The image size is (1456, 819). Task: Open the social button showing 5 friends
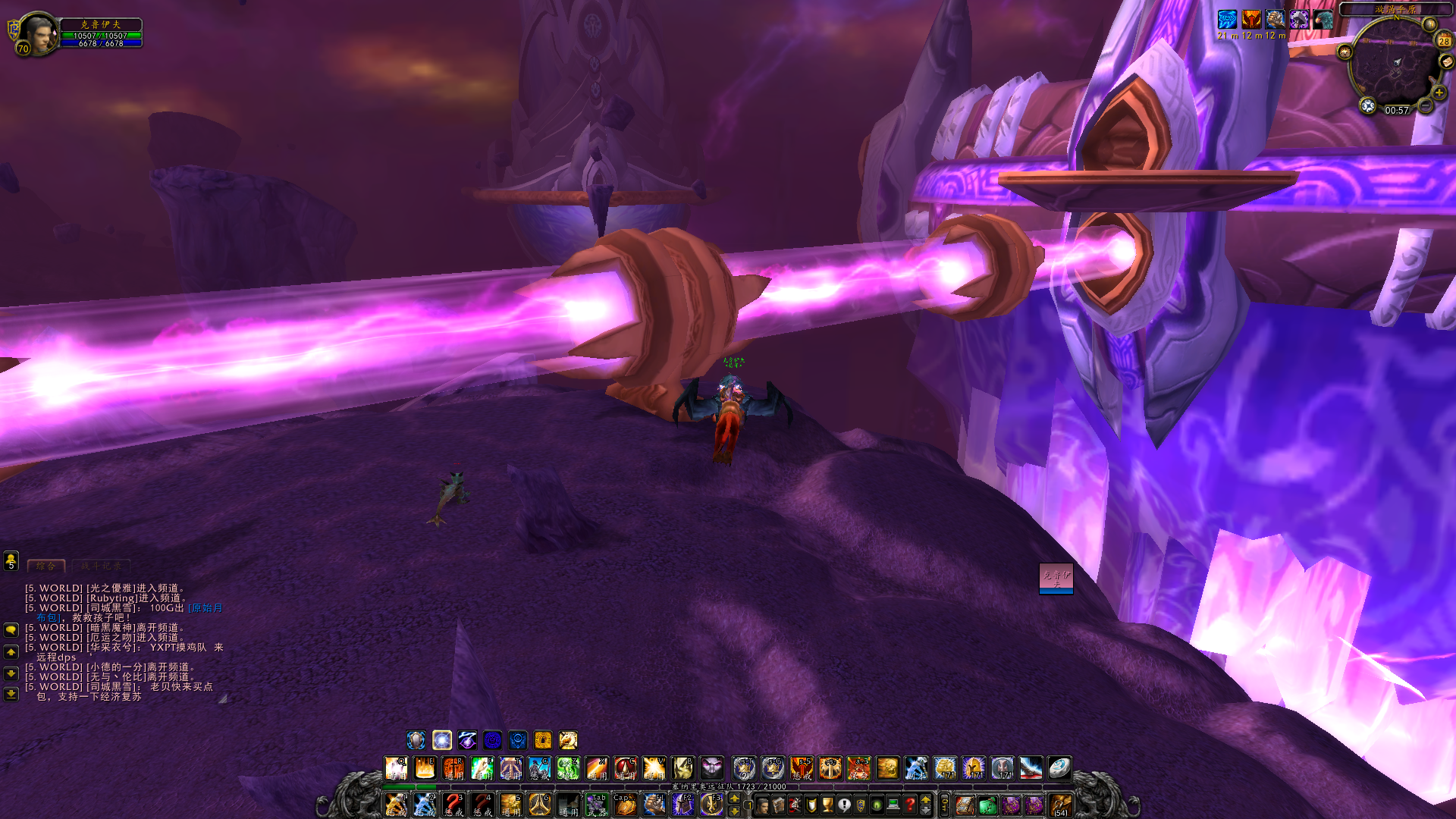point(11,561)
